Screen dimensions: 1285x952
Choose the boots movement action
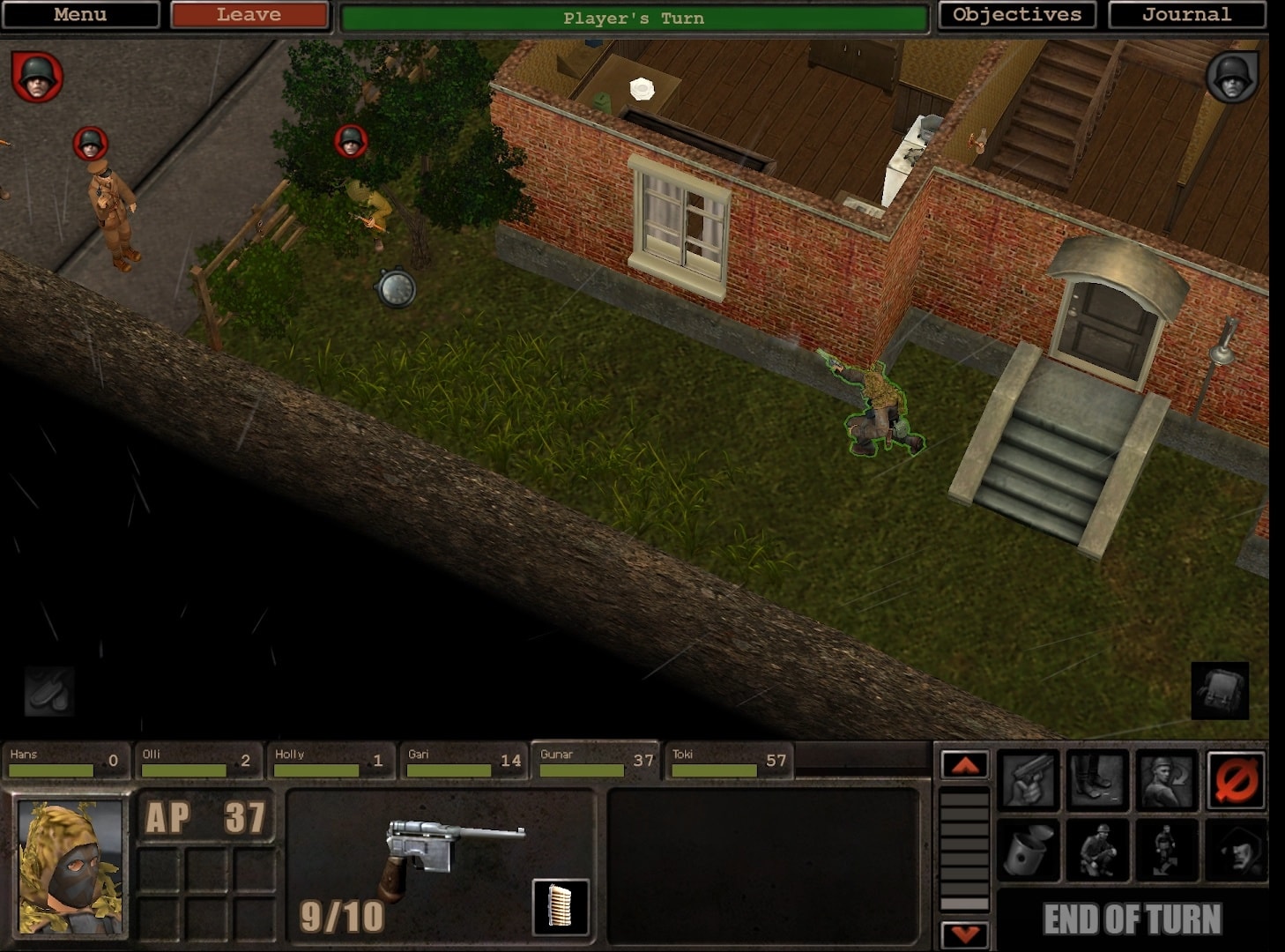[1097, 780]
